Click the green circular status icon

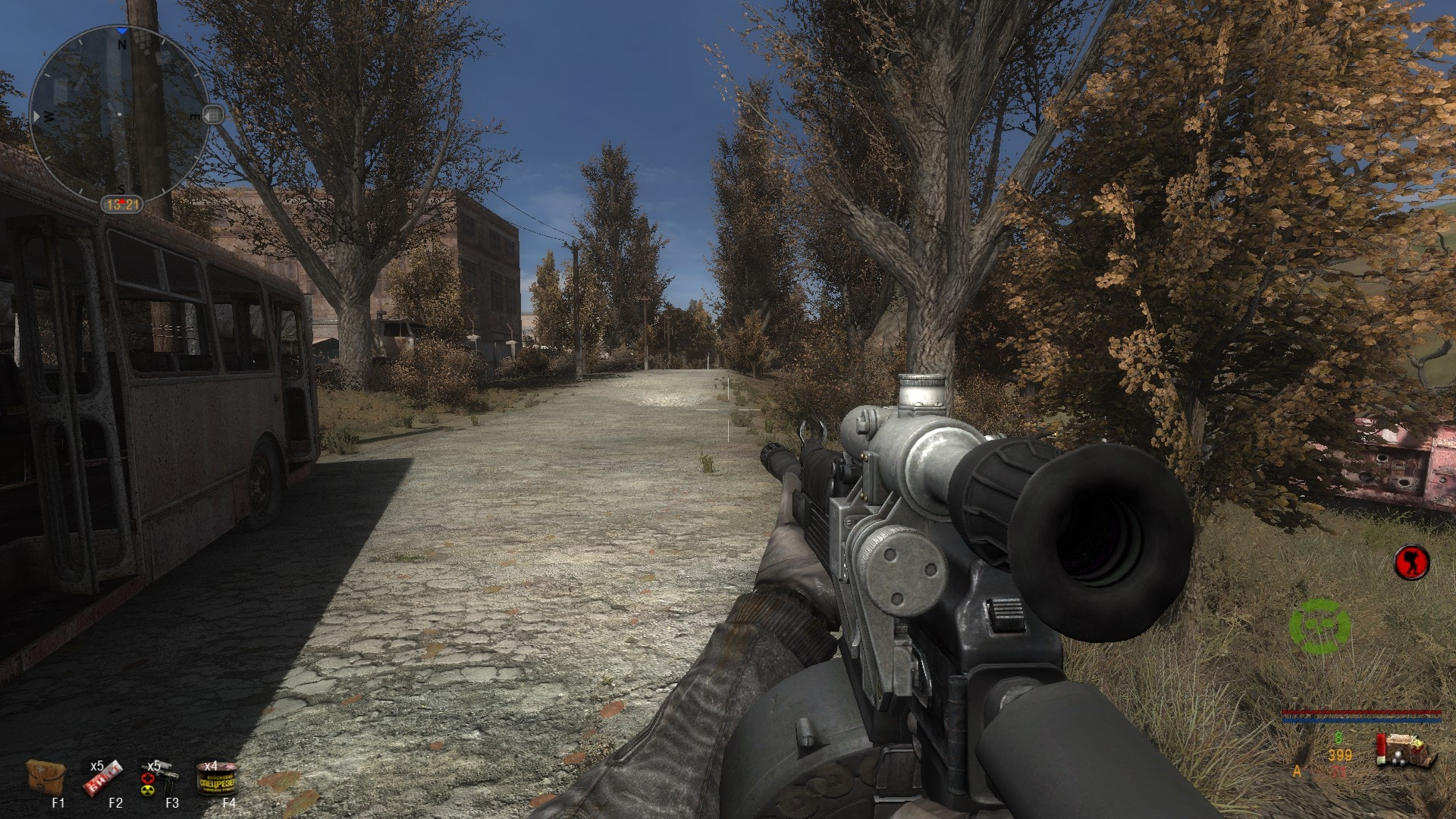tap(1319, 626)
